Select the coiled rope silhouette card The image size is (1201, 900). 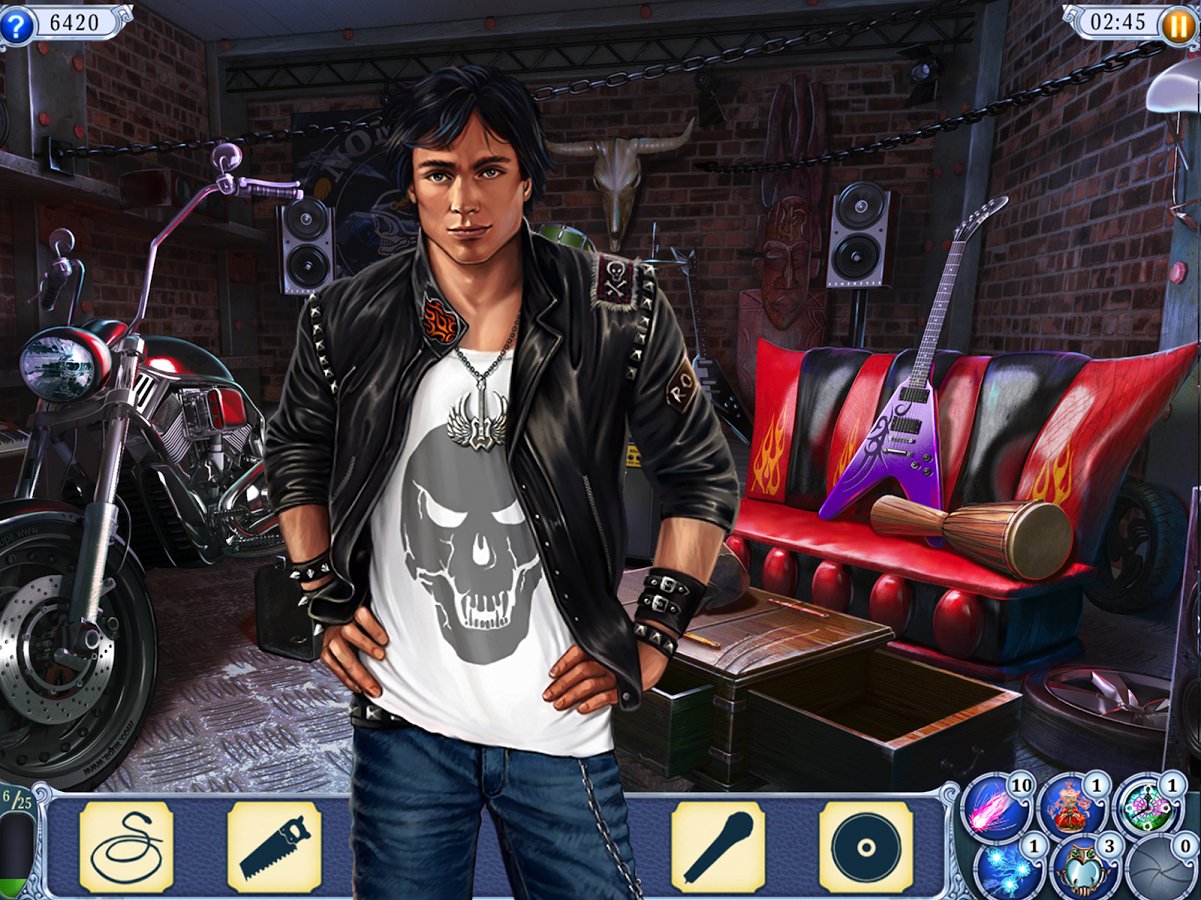click(x=126, y=847)
